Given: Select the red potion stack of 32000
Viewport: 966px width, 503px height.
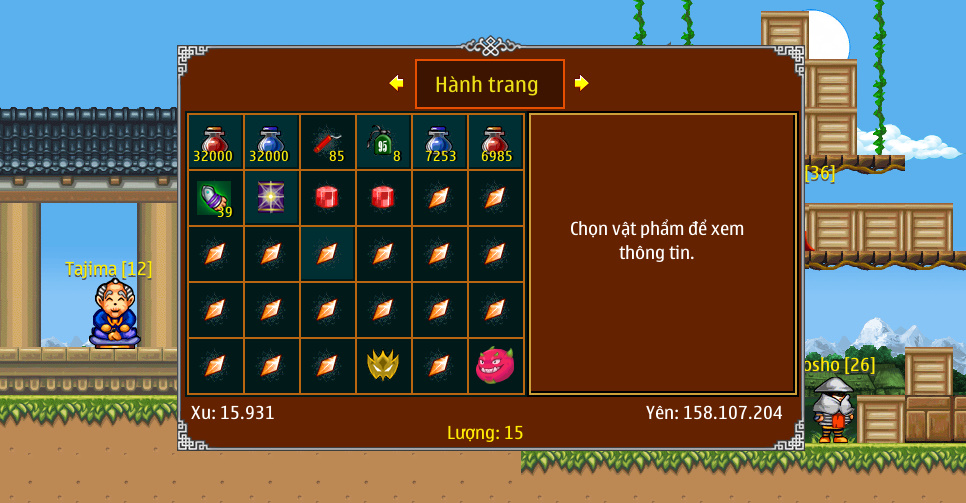Looking at the screenshot, I should pyautogui.click(x=215, y=142).
